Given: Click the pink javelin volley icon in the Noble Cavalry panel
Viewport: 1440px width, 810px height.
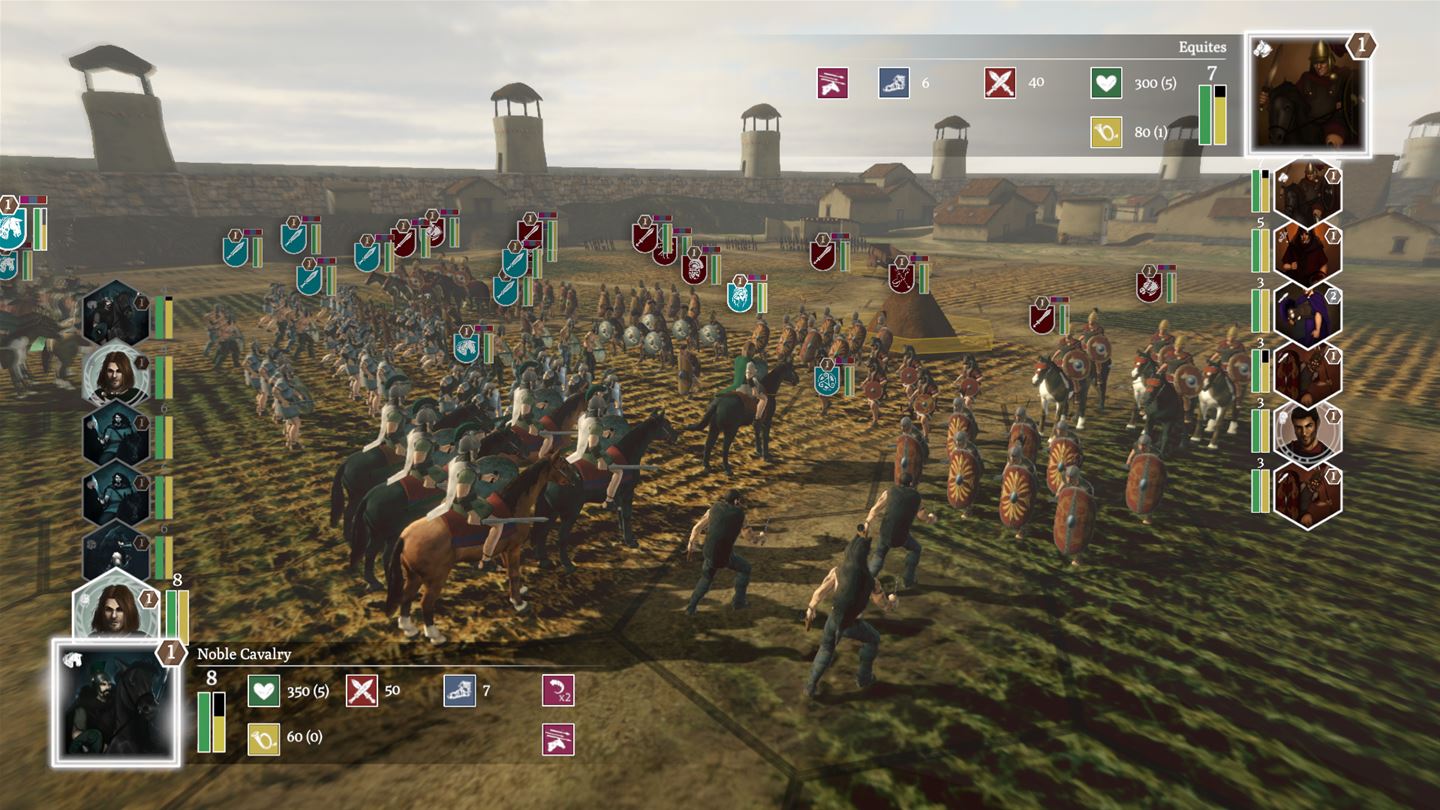Looking at the screenshot, I should coord(557,737).
